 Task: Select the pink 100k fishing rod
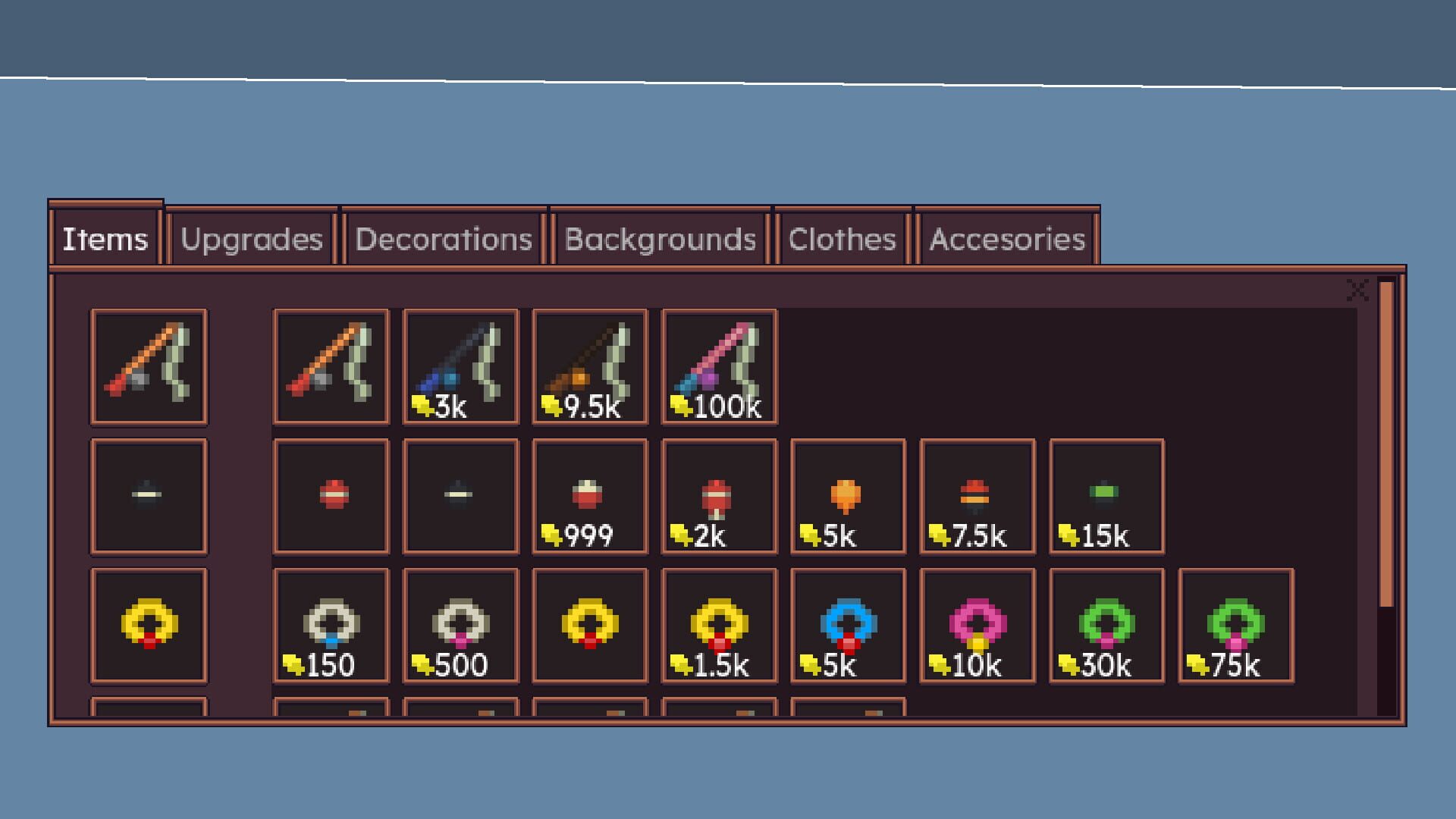tap(718, 367)
